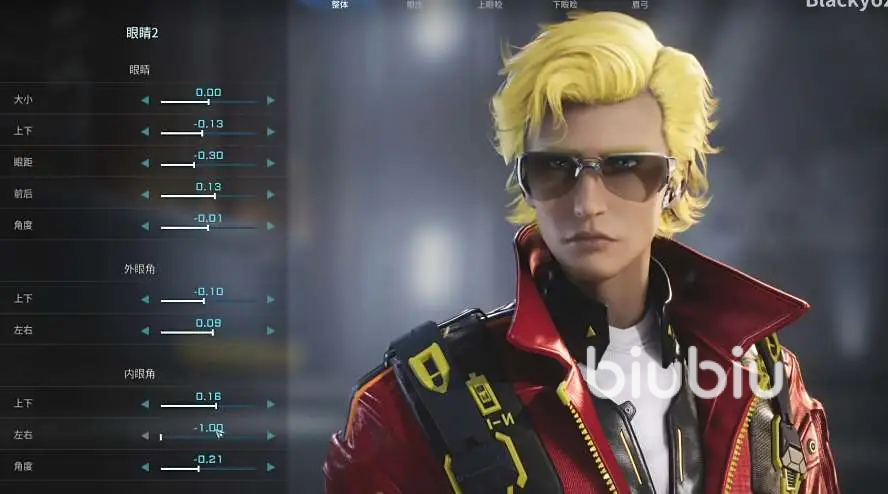The height and width of the screenshot is (494, 888).
Task: Increase 眼距 using the right arrow
Action: [x=270, y=163]
